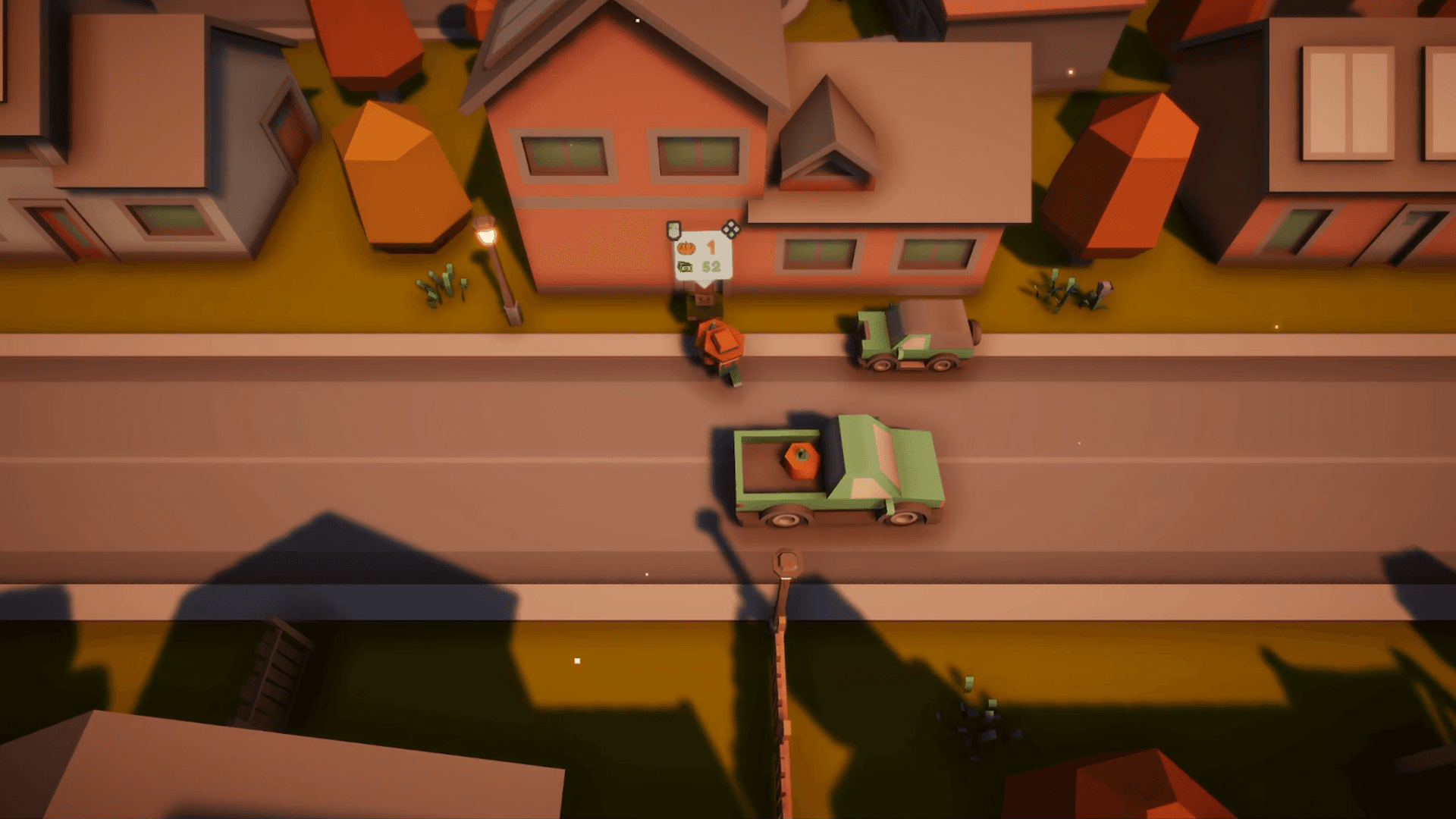The width and height of the screenshot is (1456, 819).
Task: Open the dice-shaped menu icon
Action: tap(730, 228)
